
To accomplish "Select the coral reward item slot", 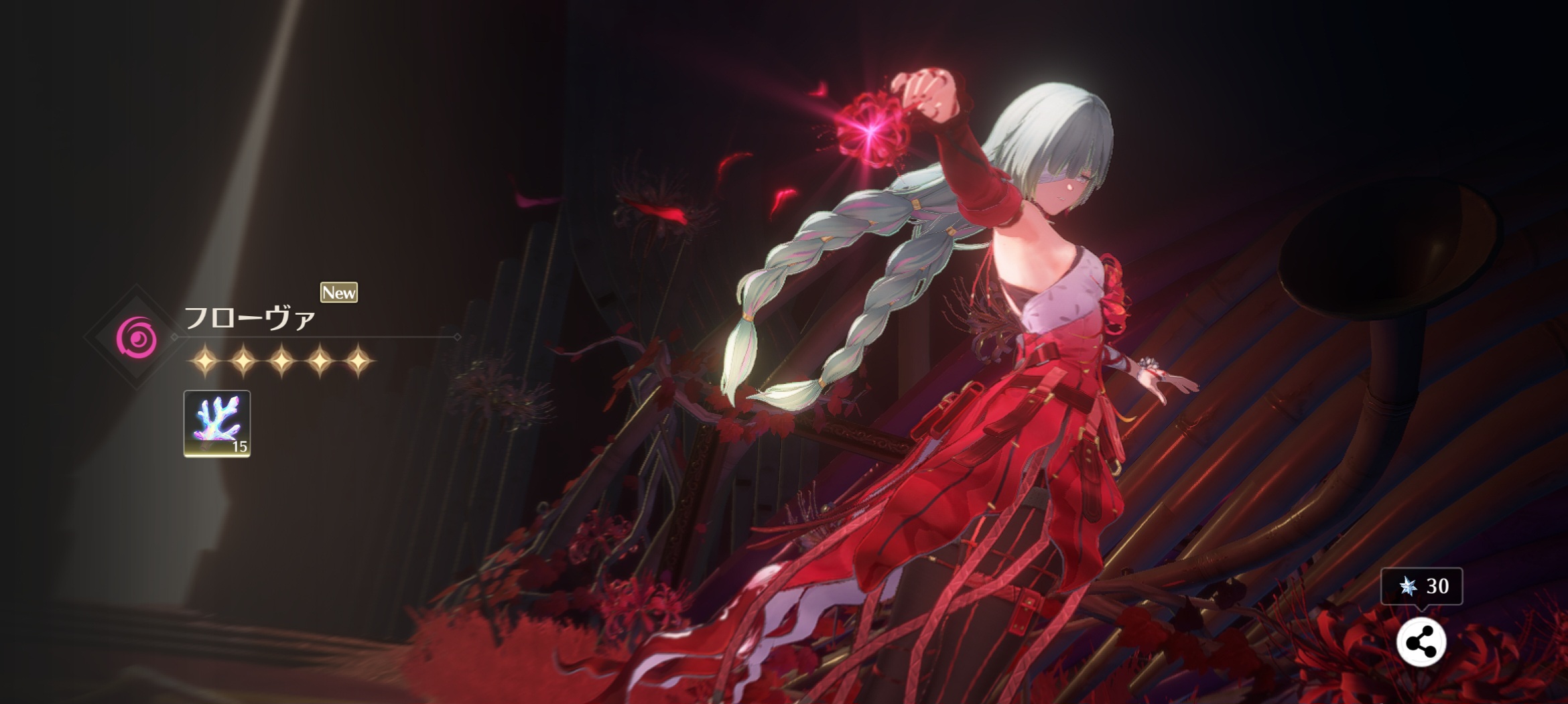I will pyautogui.click(x=217, y=423).
